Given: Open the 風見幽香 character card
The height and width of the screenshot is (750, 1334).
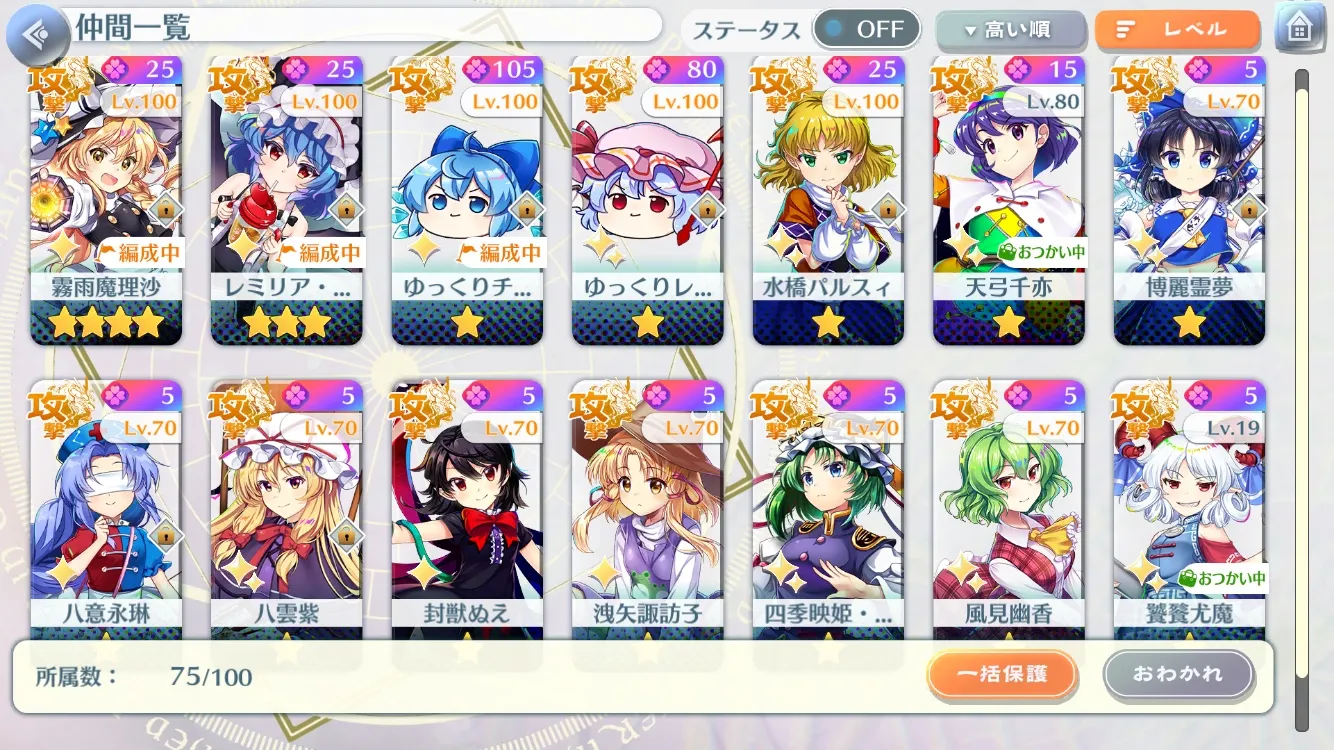Looking at the screenshot, I should point(1008,510).
